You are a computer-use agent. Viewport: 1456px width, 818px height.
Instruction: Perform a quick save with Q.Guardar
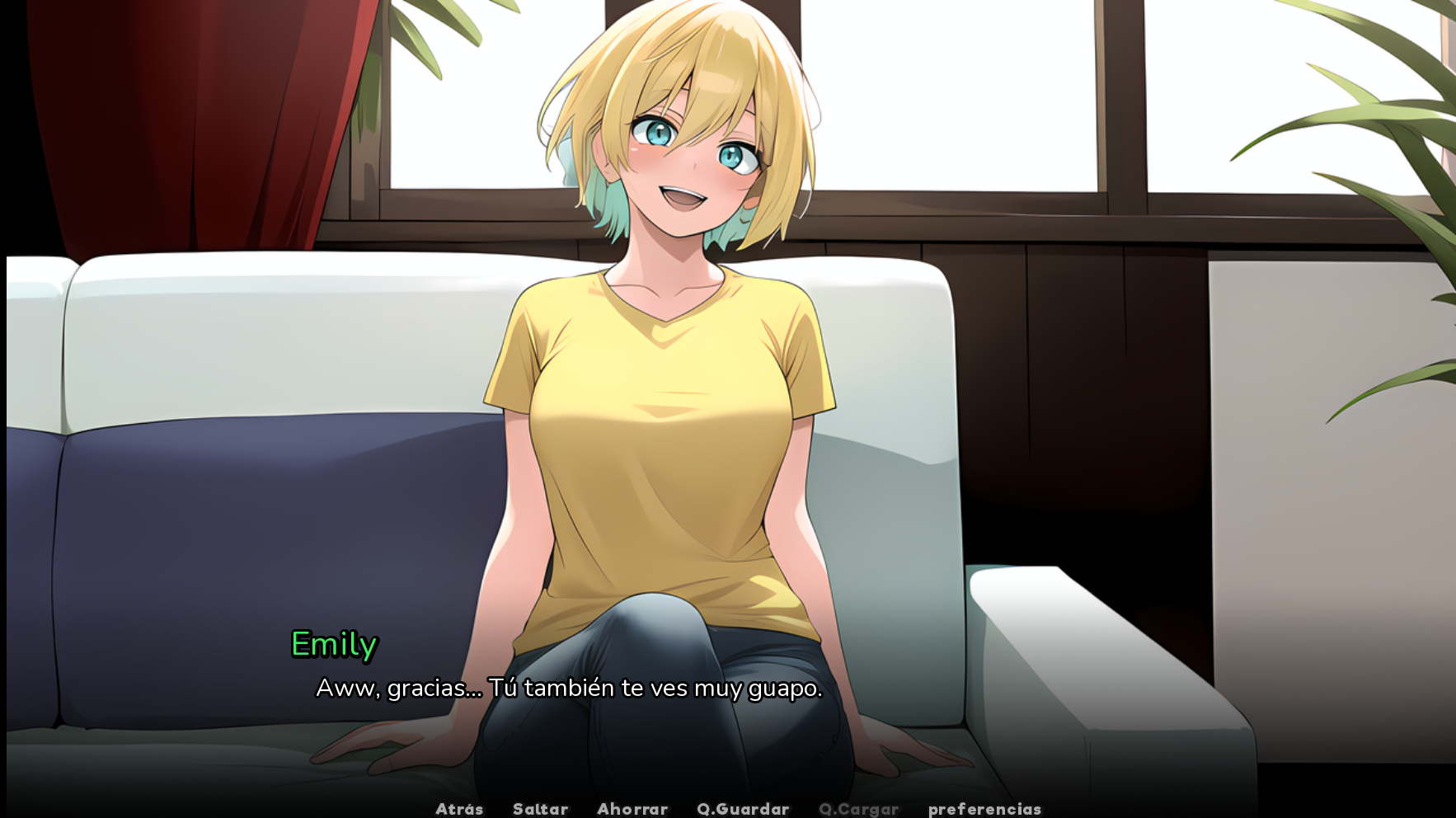(742, 809)
